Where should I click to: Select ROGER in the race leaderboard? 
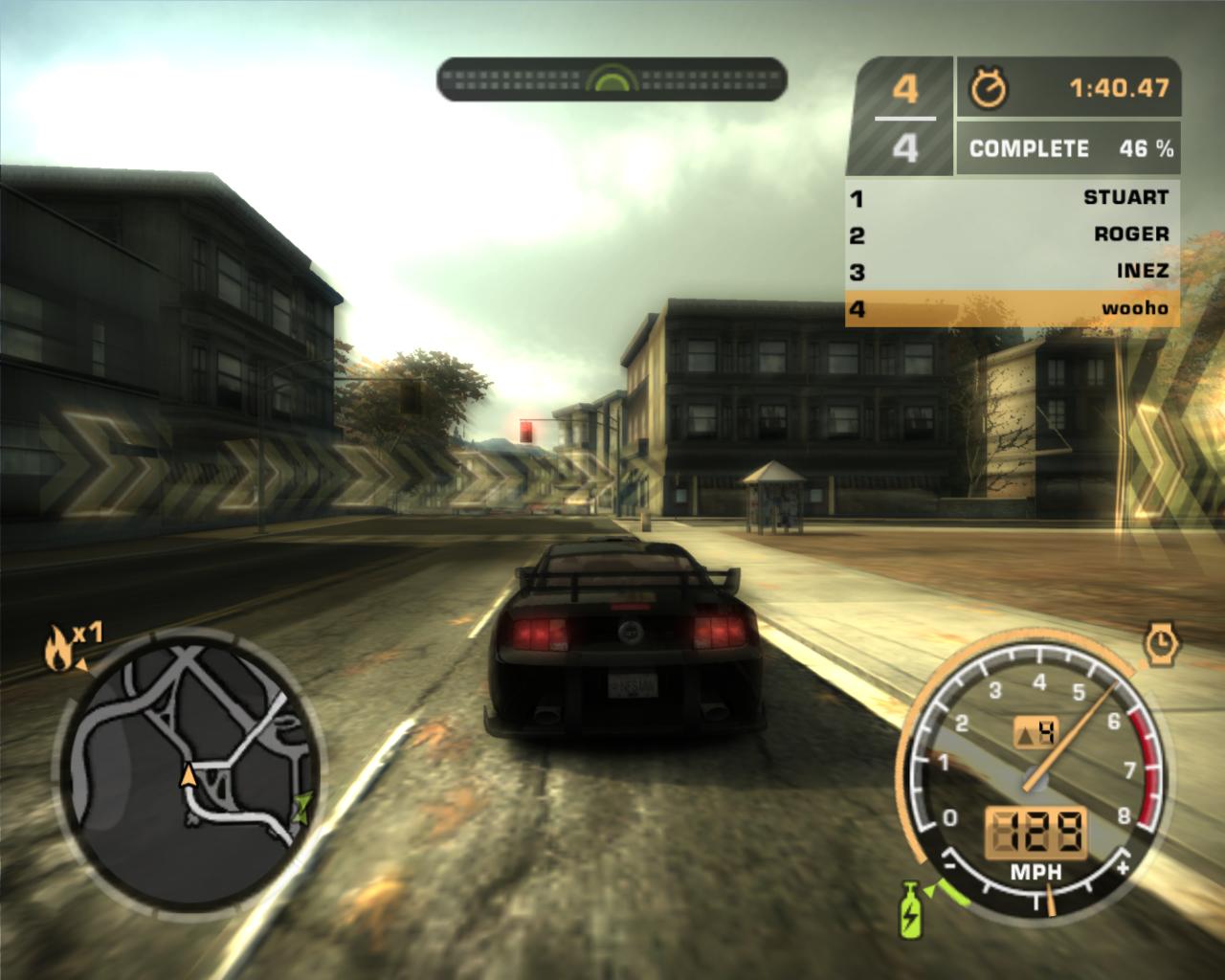coord(1012,234)
